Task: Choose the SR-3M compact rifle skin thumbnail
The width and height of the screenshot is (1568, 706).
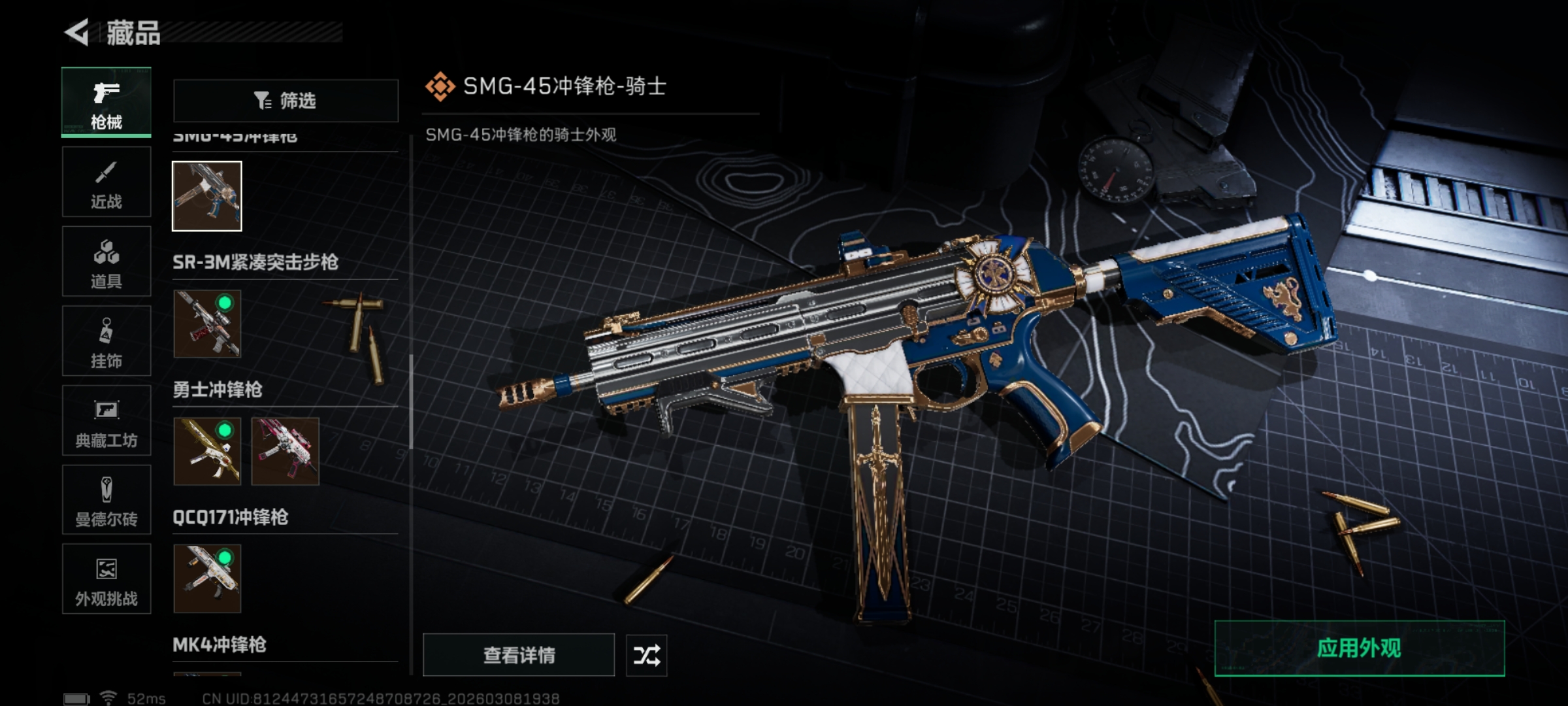Action: tap(207, 324)
